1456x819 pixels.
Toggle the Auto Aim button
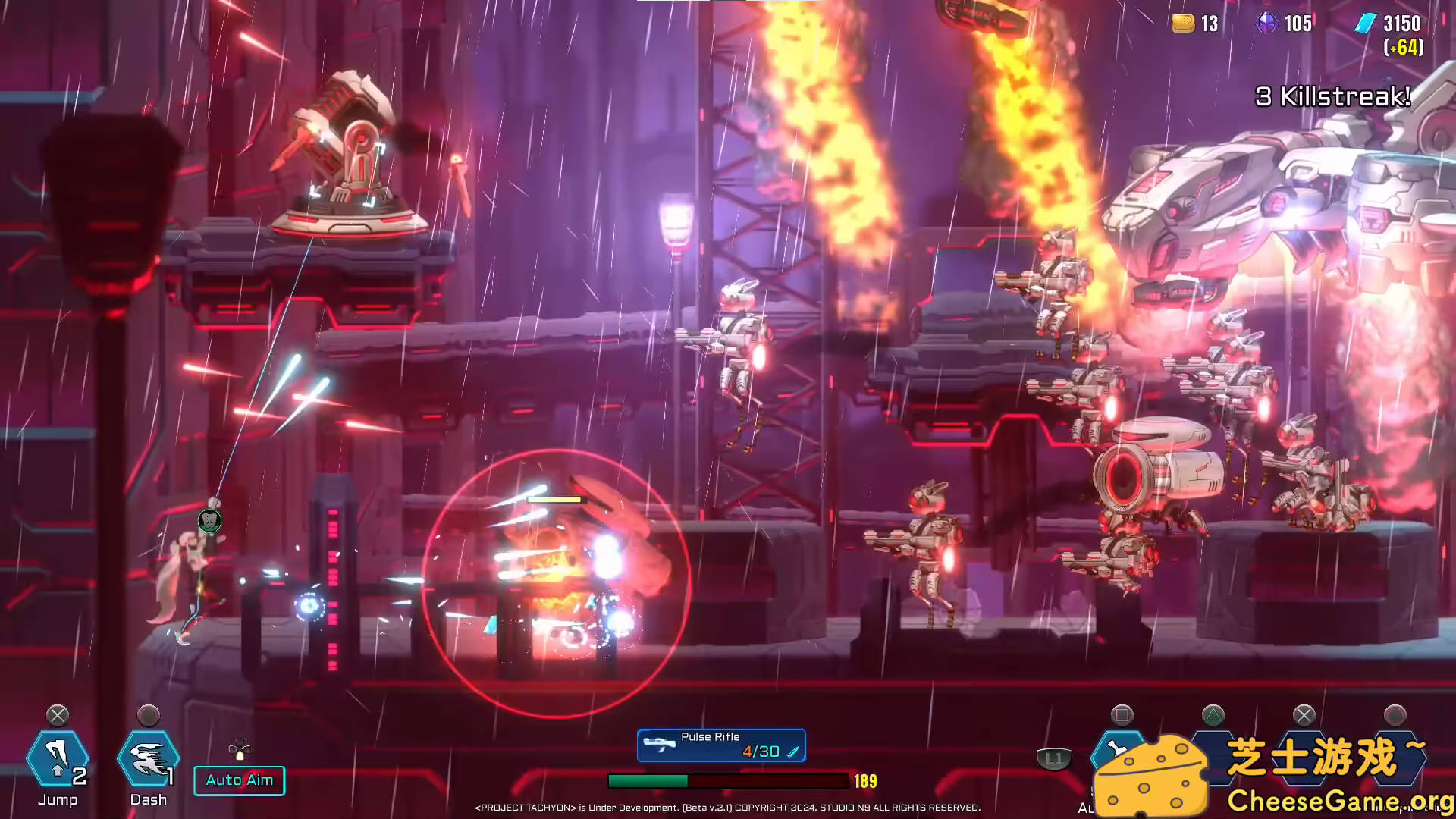pyautogui.click(x=240, y=780)
